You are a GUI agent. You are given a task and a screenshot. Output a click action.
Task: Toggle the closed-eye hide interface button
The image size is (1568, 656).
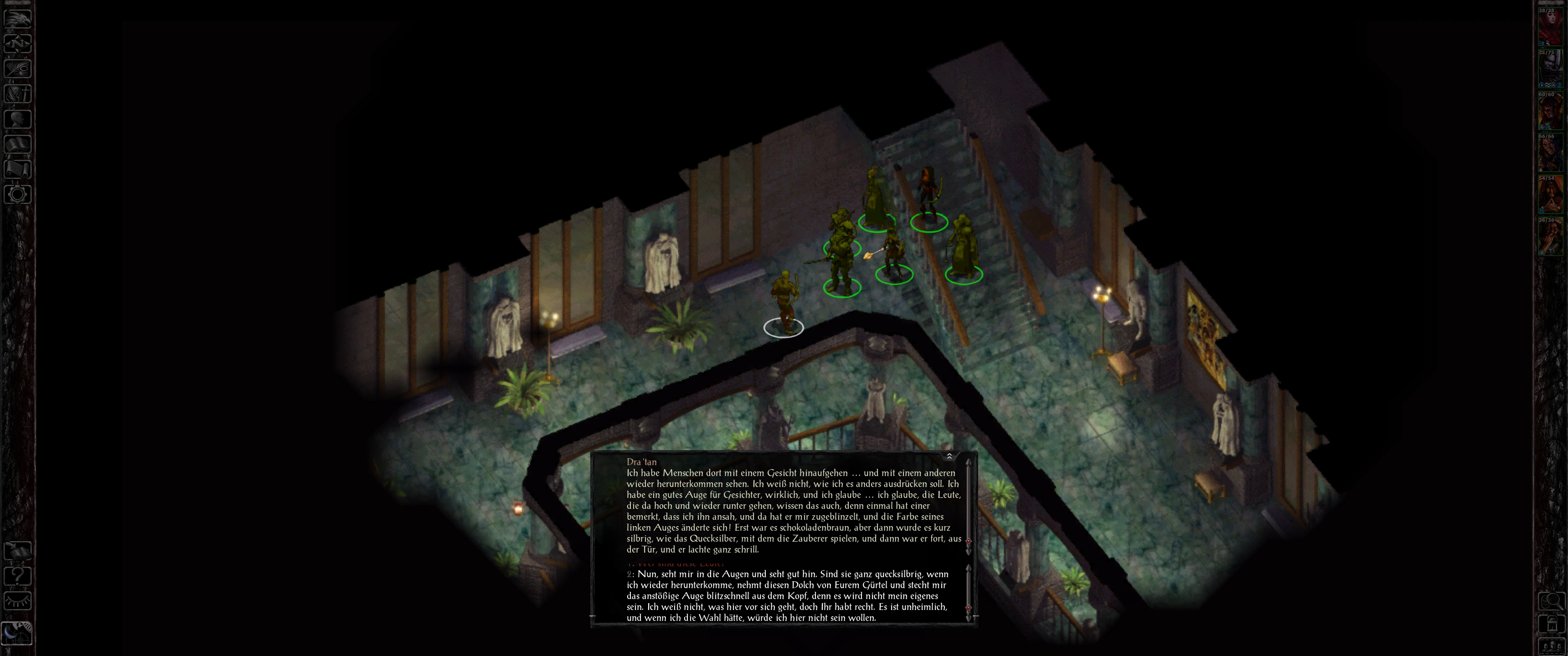pyautogui.click(x=18, y=601)
